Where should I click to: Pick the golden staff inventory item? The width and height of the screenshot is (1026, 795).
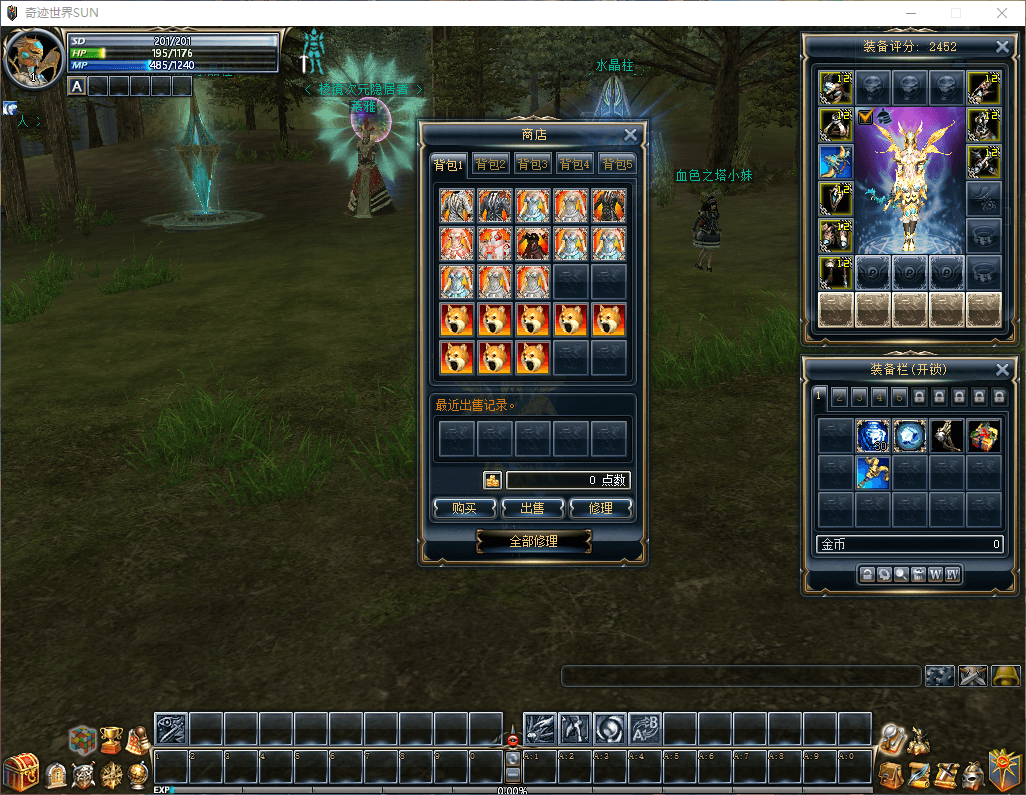click(872, 472)
